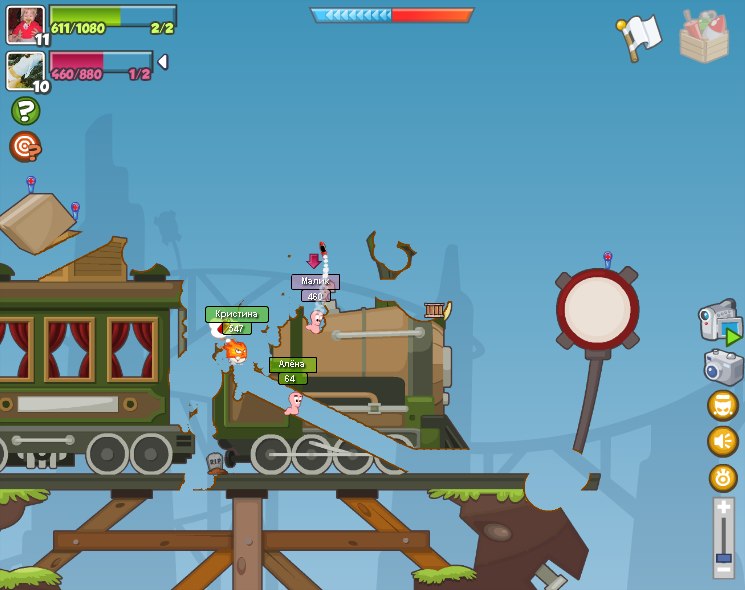Take a screenshot with the photo camera
Viewport: 745px width, 590px height.
(x=722, y=367)
